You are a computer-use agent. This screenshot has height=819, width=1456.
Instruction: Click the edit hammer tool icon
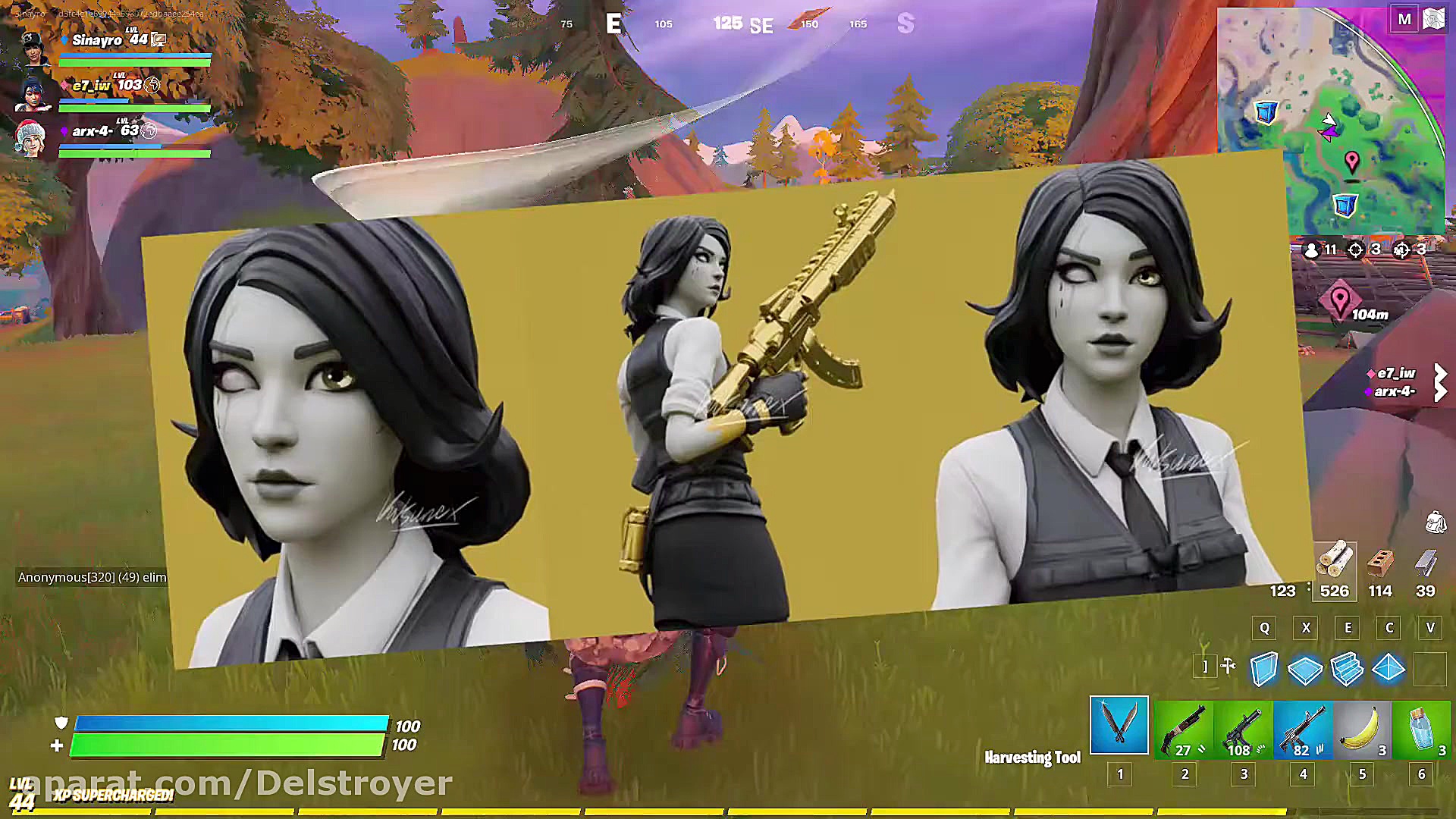pos(1228,667)
